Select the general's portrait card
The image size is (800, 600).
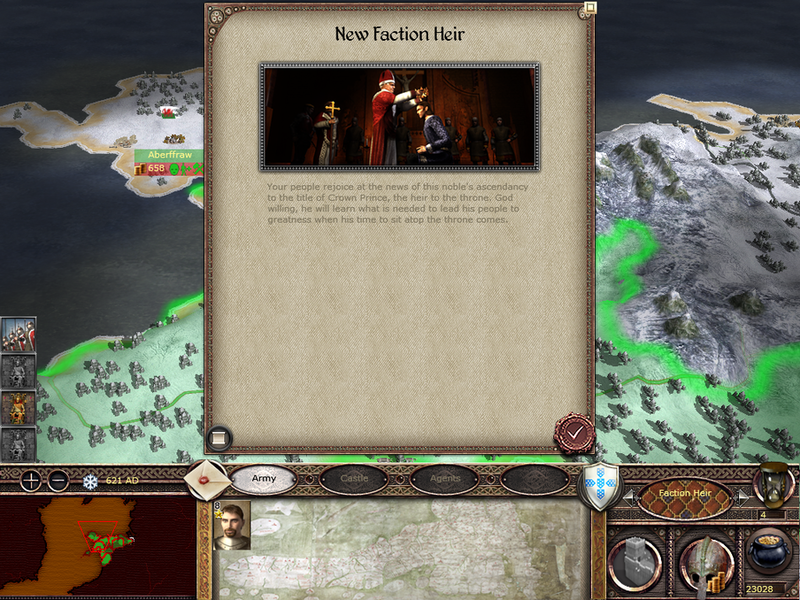point(231,526)
